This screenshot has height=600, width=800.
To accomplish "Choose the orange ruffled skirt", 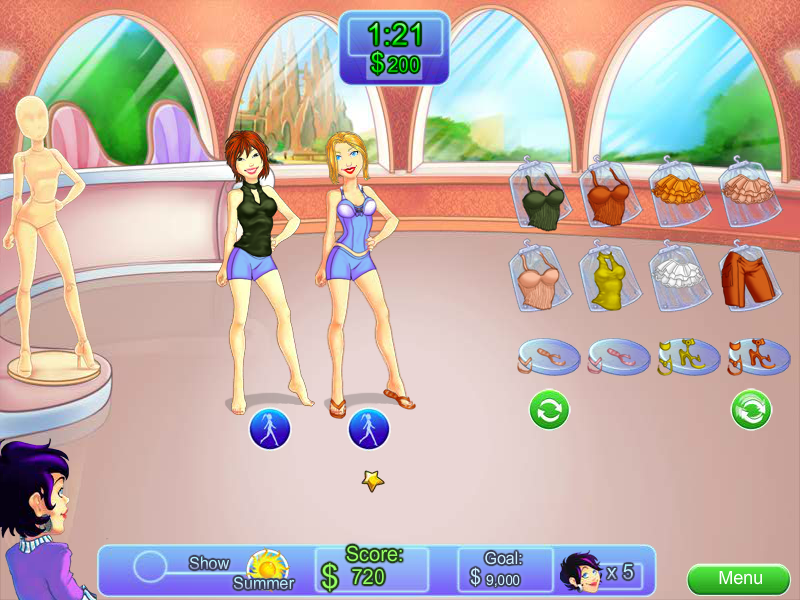I will 680,192.
